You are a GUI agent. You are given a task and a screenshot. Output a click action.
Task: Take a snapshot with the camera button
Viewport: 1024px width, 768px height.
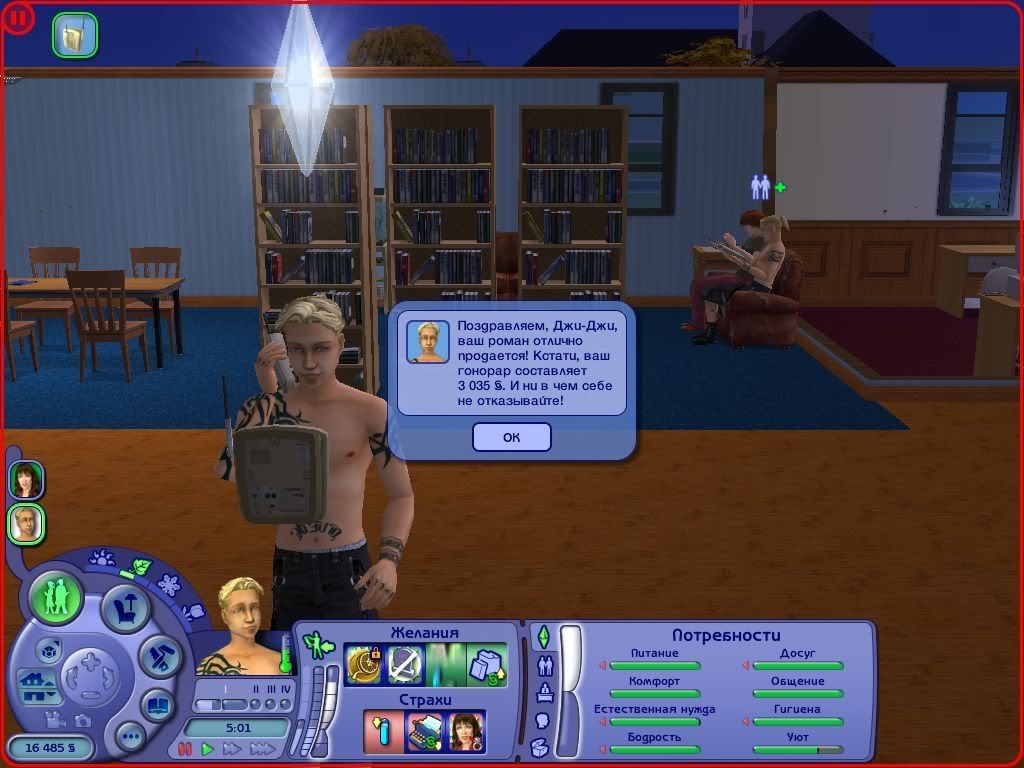click(x=82, y=719)
